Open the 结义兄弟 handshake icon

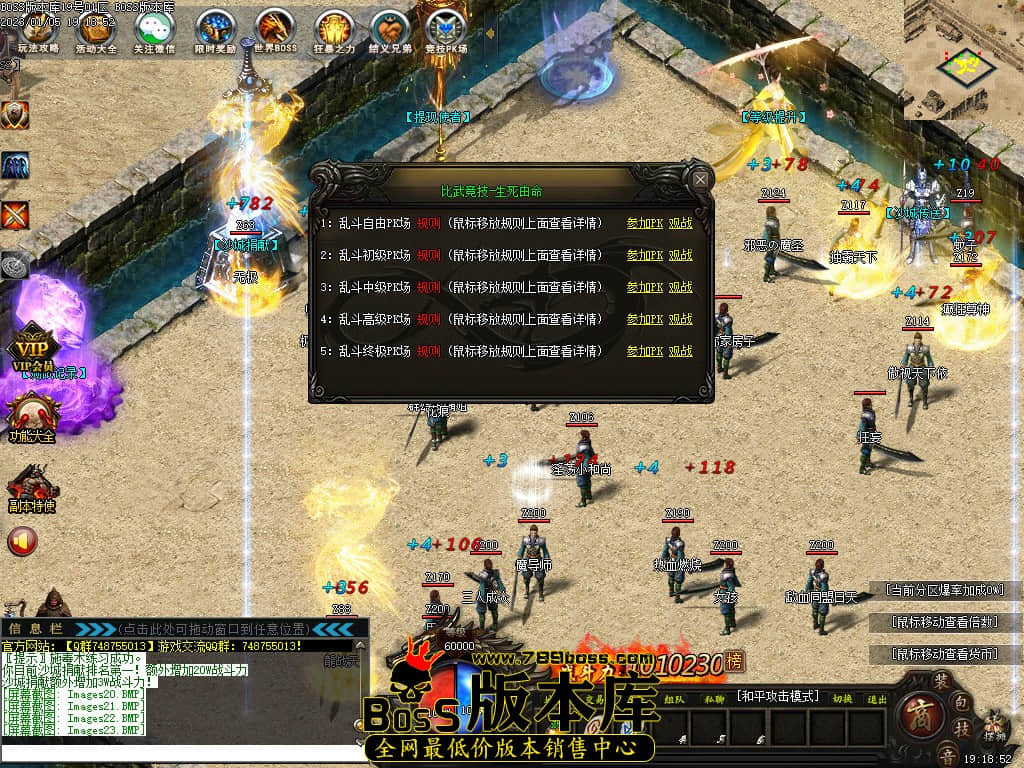point(390,28)
